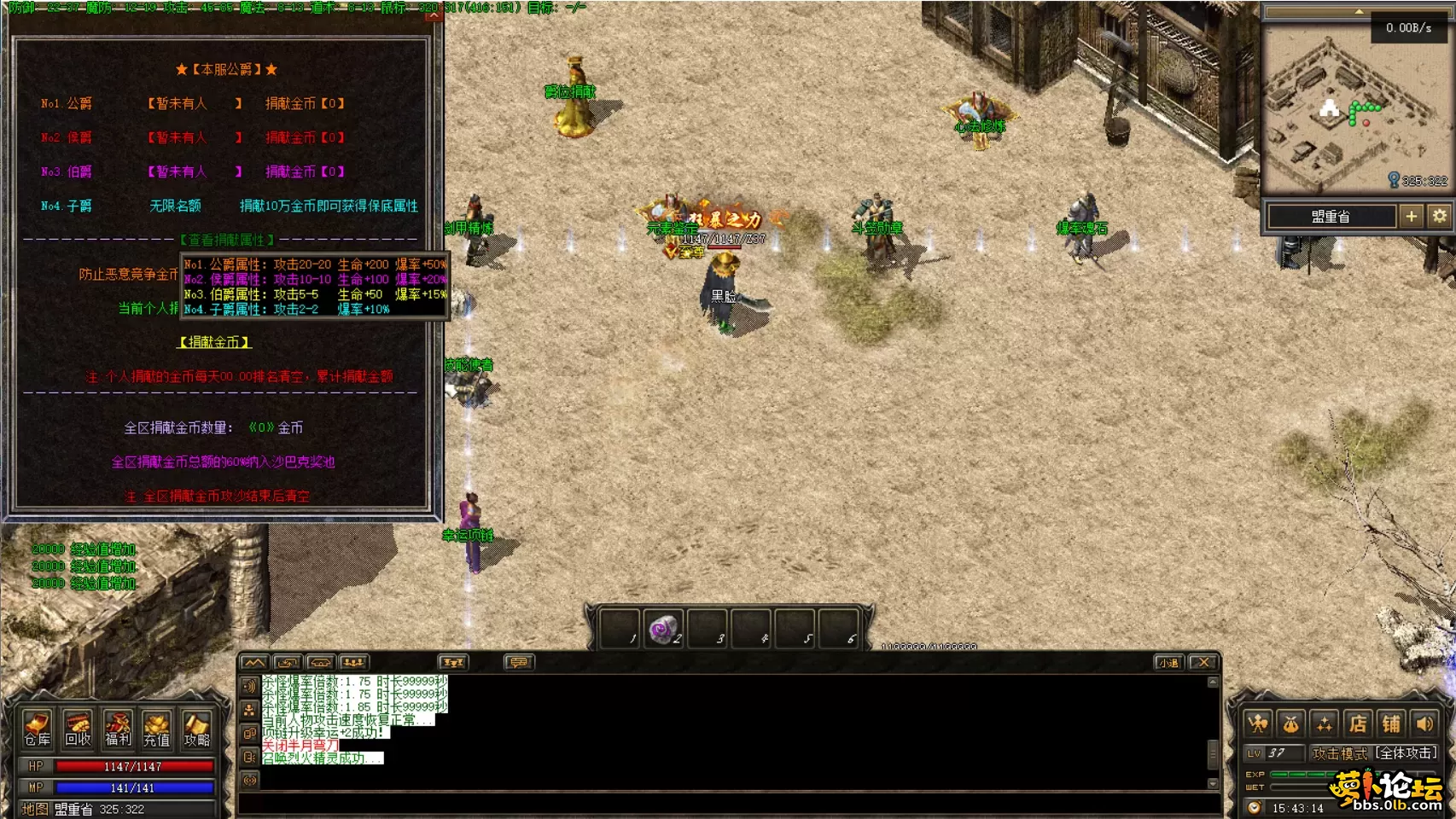Open the skills sparkle icon
Screen dimensions: 1456x819
tap(1325, 724)
